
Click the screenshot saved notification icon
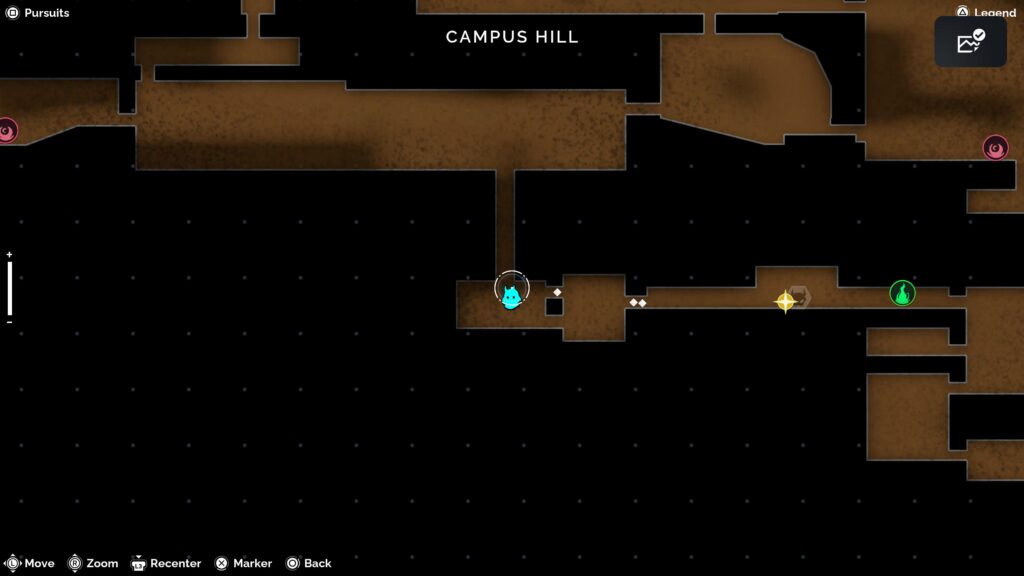coord(970,42)
